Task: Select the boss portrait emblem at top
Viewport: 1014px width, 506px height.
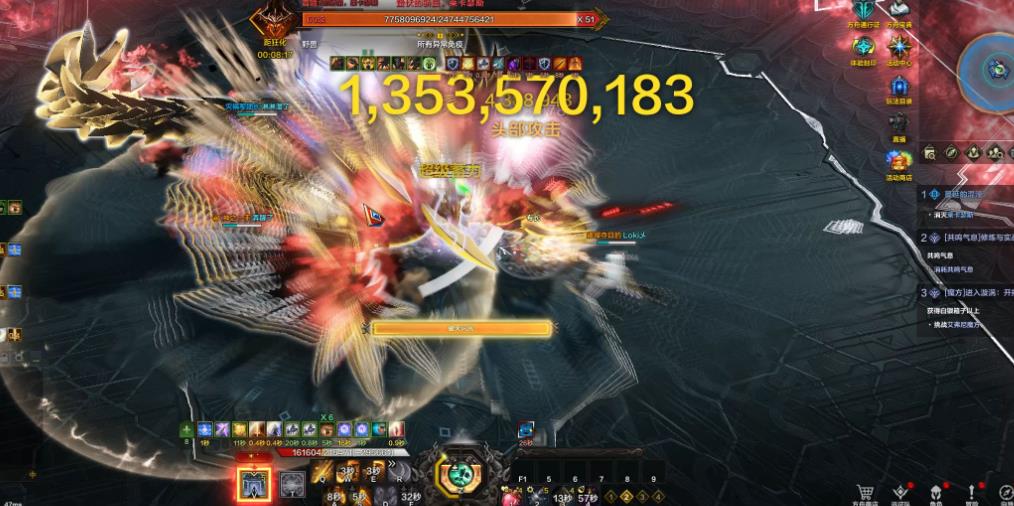Action: [x=271, y=22]
